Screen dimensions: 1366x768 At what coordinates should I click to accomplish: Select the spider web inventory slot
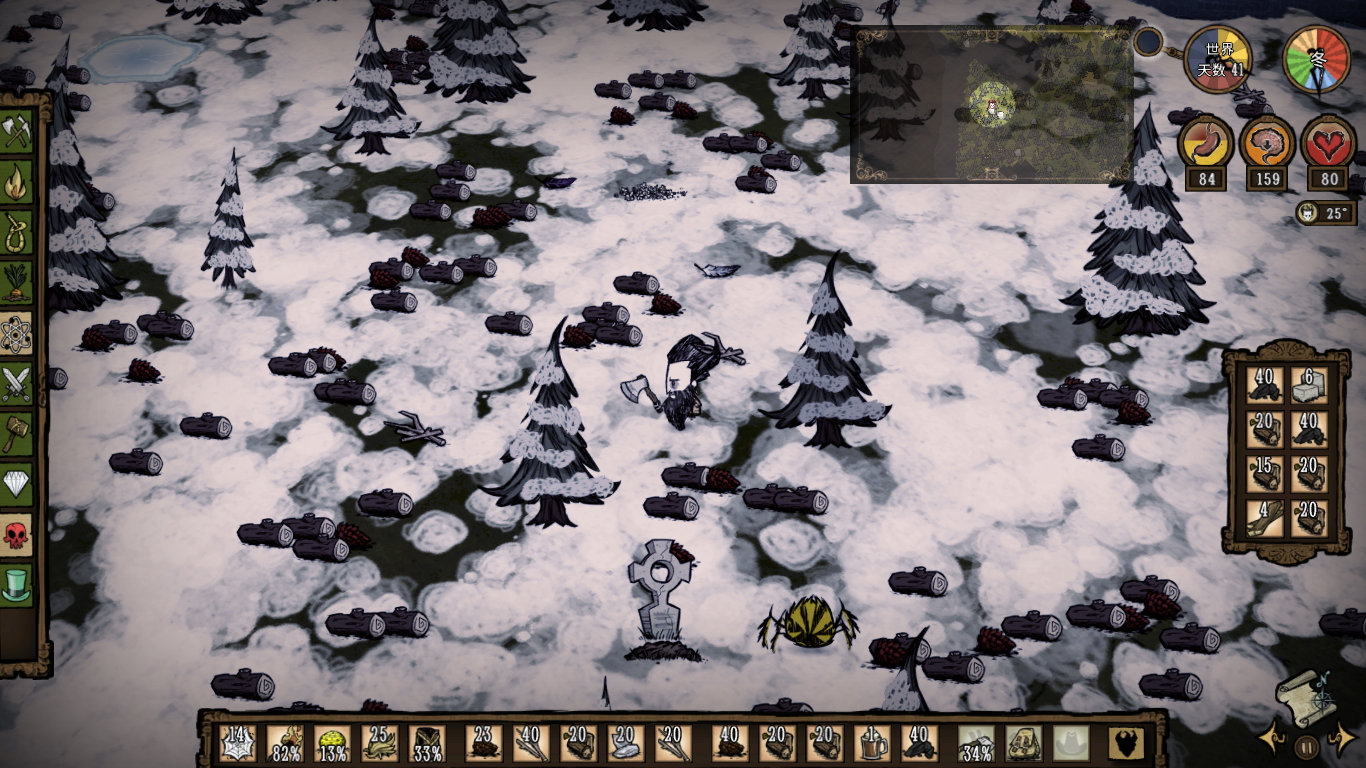[x=238, y=743]
